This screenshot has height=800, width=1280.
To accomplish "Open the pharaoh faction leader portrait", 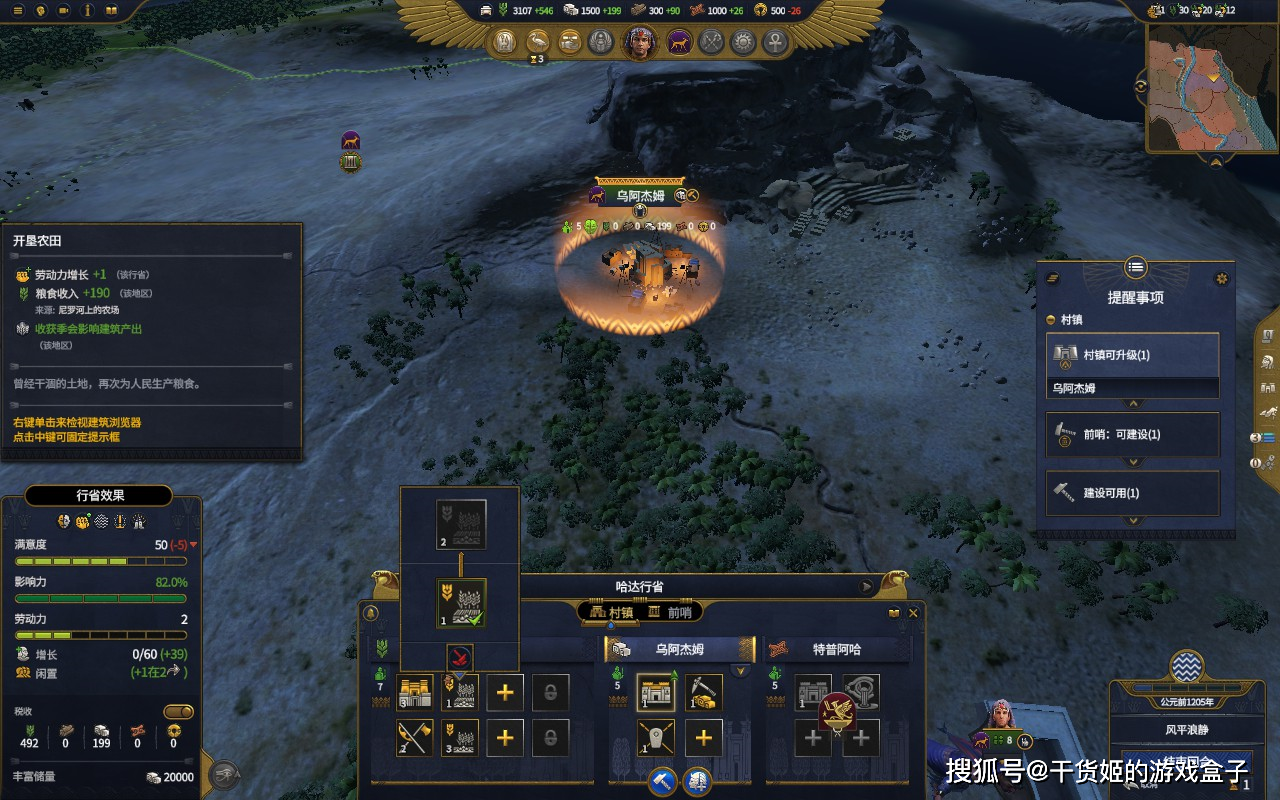I will [640, 42].
